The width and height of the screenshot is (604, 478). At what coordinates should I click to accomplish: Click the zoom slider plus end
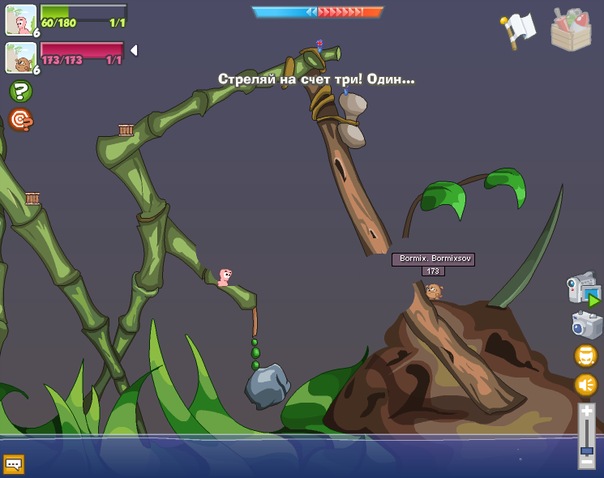[x=587, y=411]
